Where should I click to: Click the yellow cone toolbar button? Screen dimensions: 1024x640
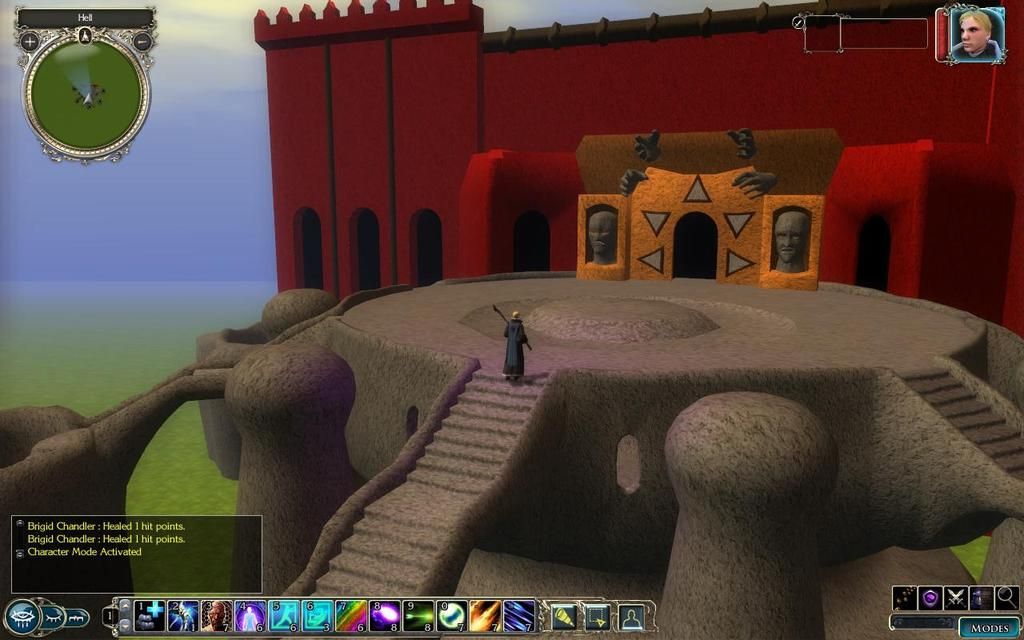pyautogui.click(x=564, y=617)
